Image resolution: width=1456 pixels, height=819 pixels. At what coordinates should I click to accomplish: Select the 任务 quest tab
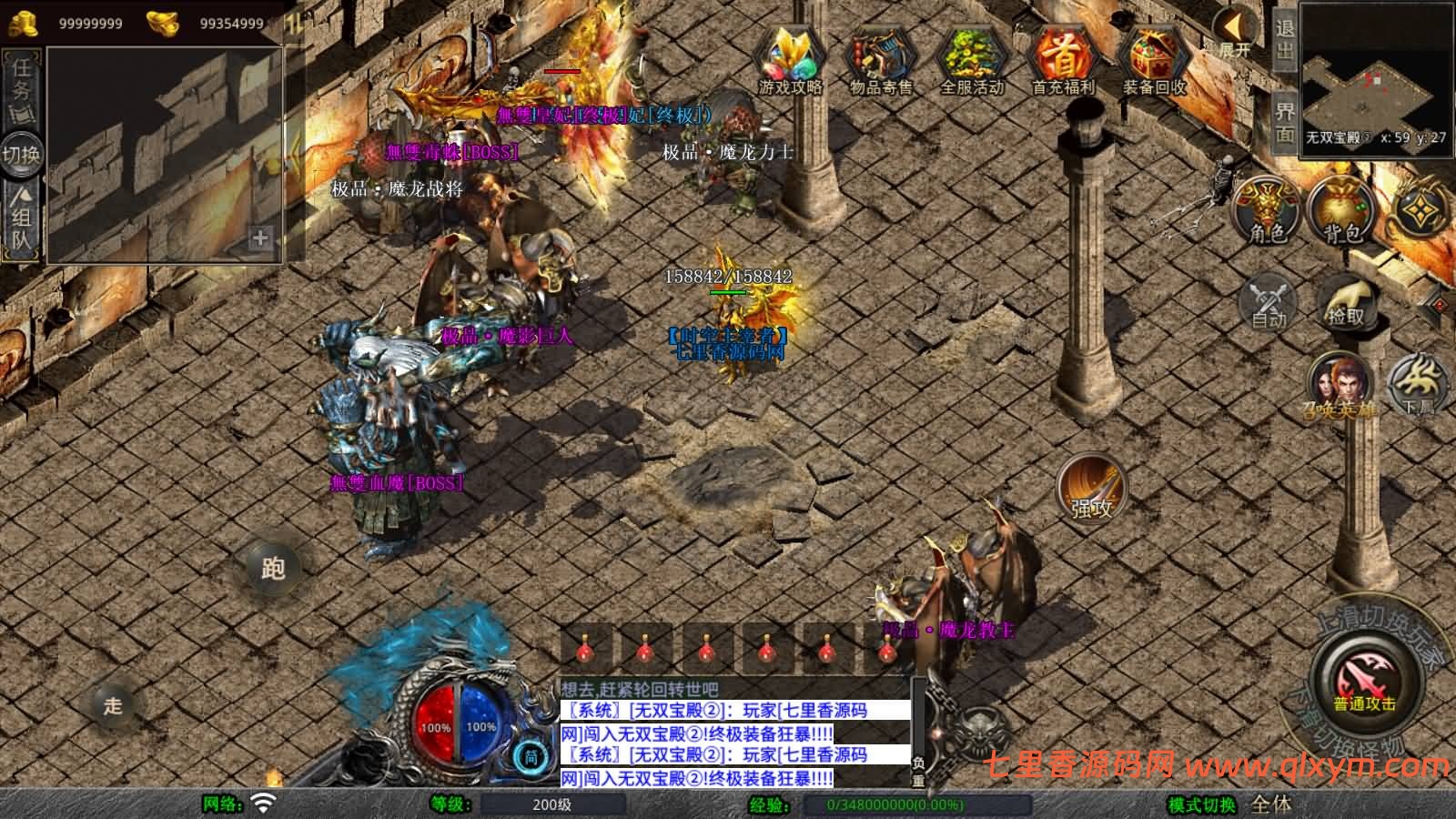[22, 88]
